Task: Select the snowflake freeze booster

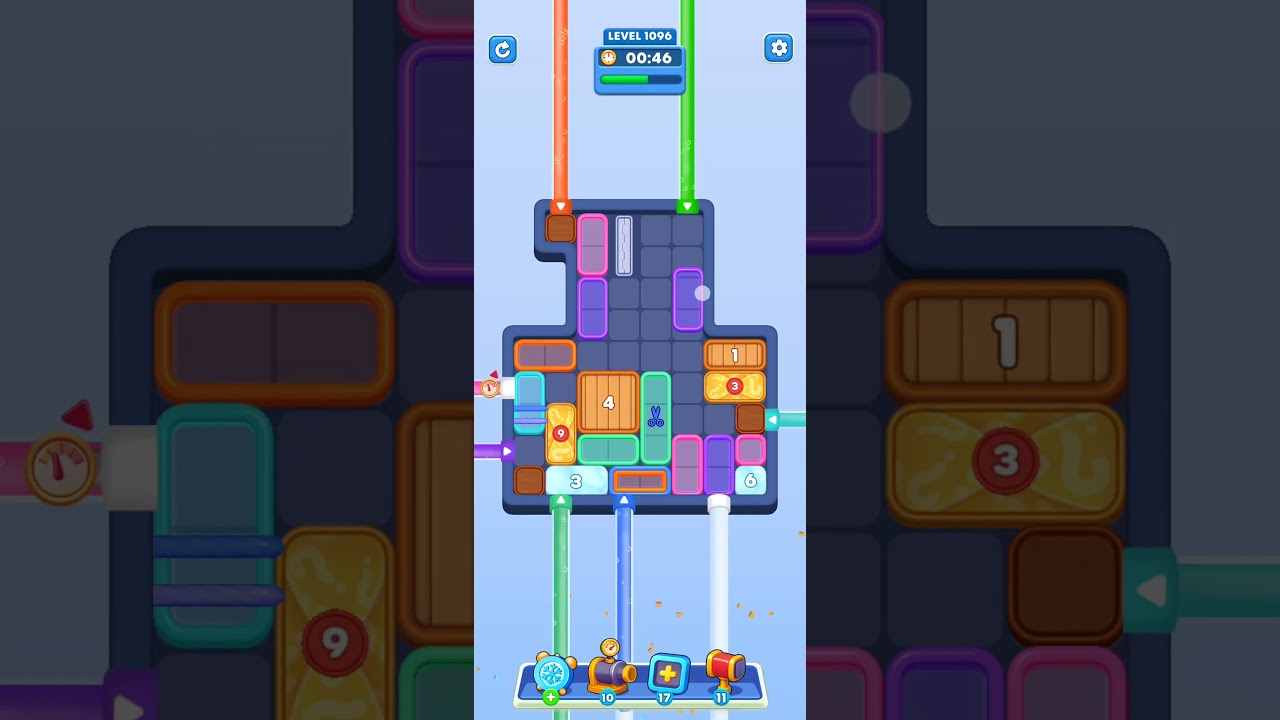Action: point(551,676)
